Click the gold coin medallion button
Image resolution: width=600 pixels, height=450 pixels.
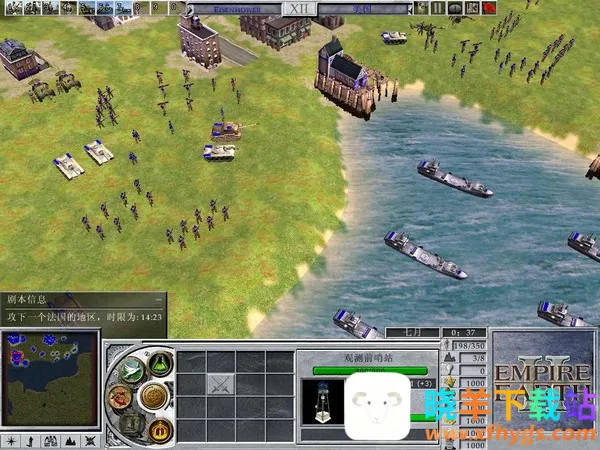tap(152, 396)
